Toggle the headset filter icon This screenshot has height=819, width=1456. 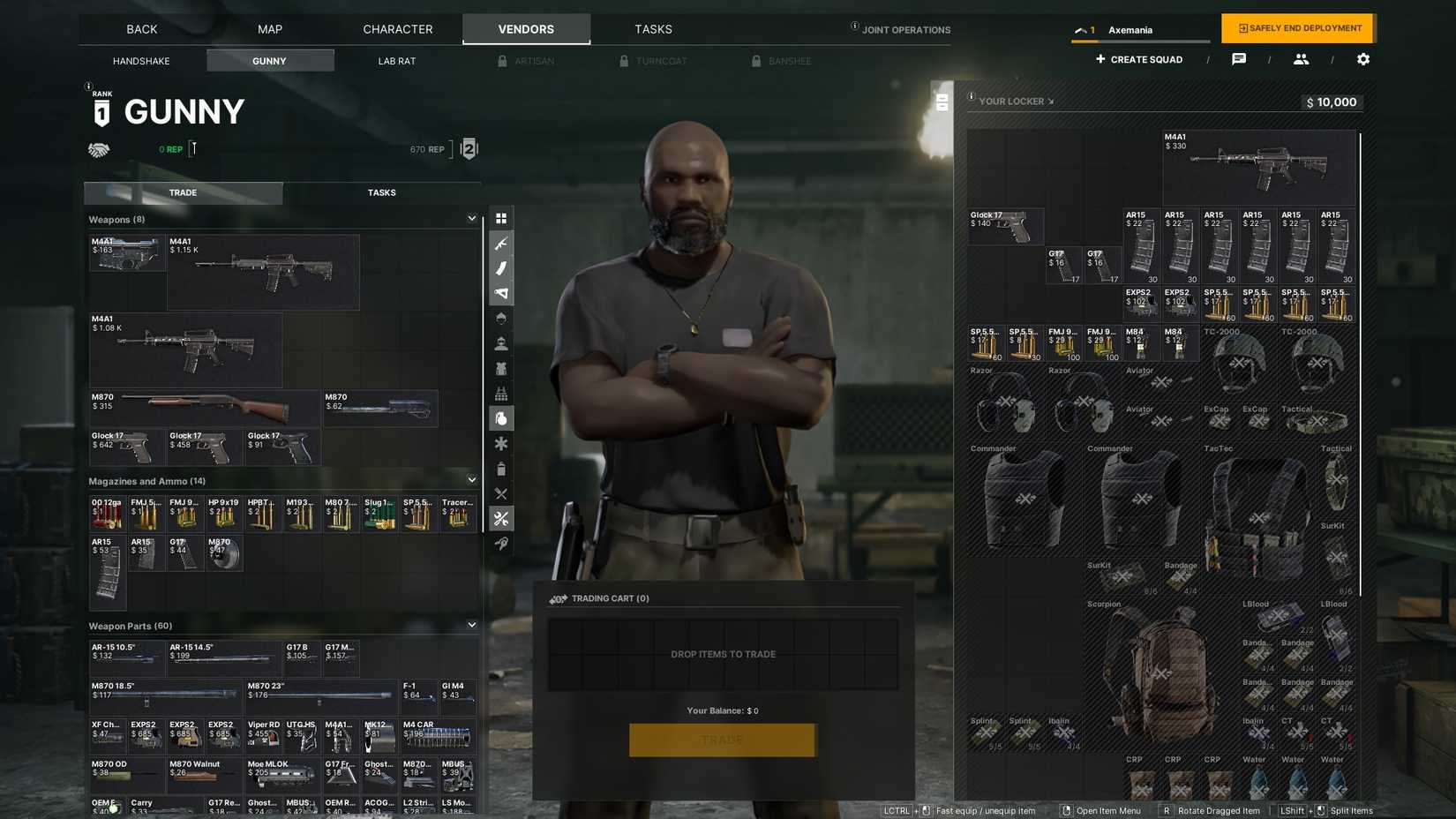[x=501, y=342]
